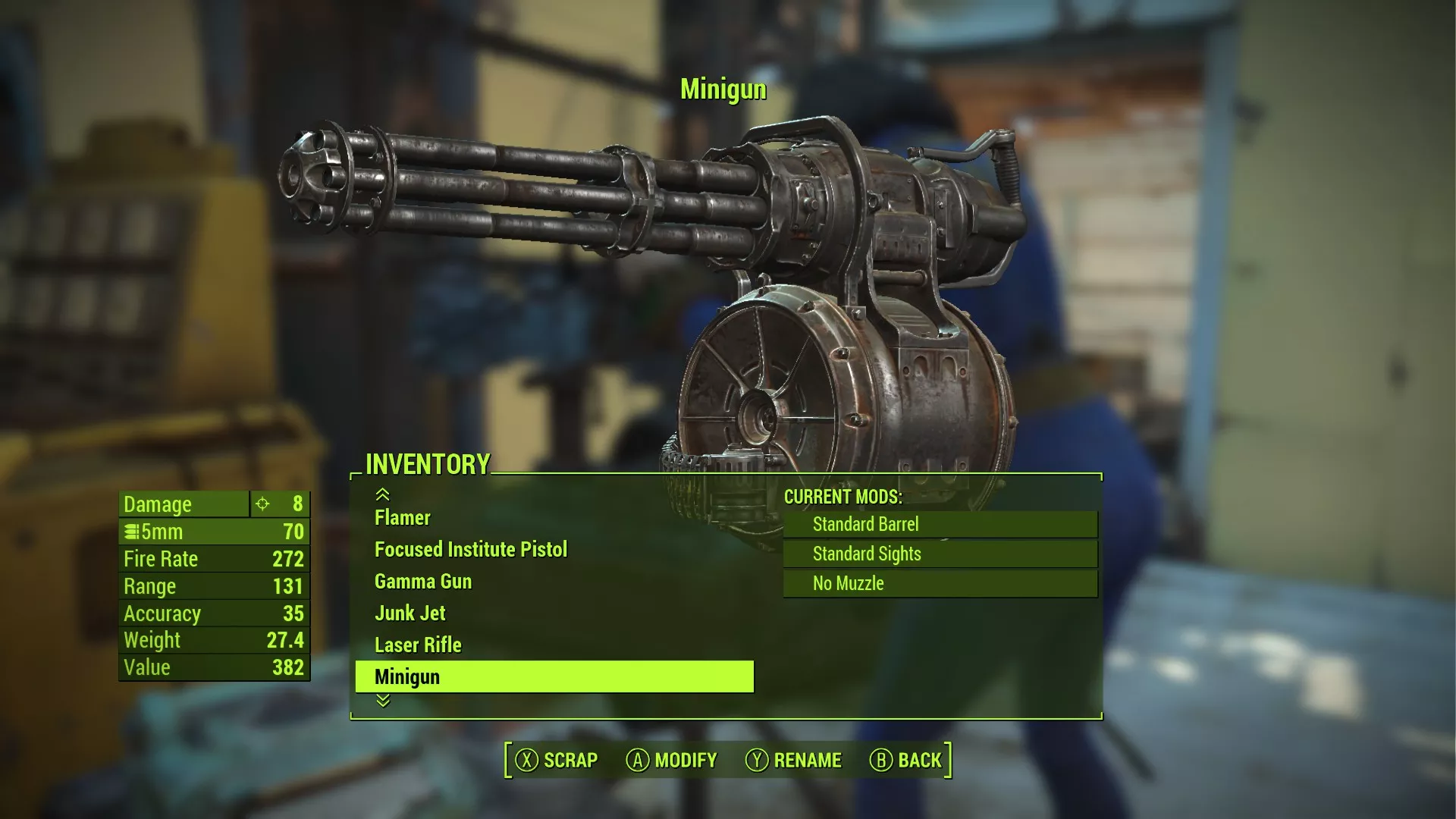Rename the selected weapon
The image size is (1456, 819).
[x=794, y=760]
